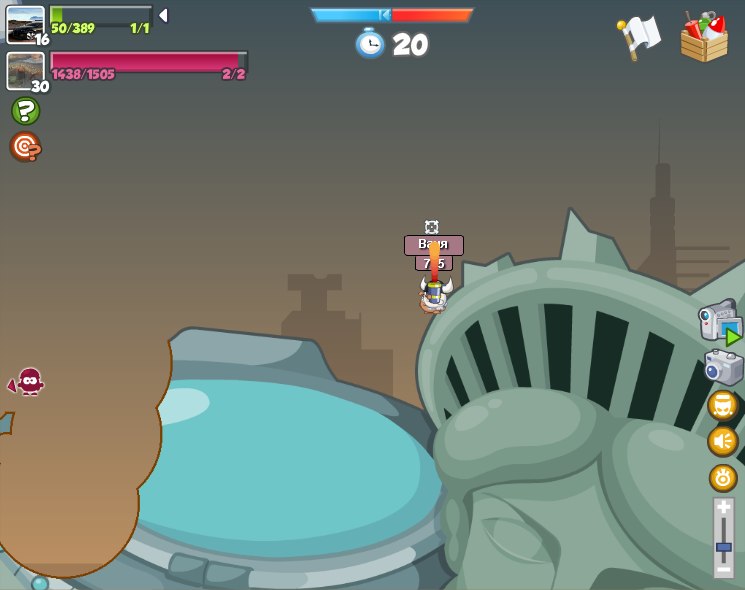
Task: Take a screenshot with the photo camera
Action: tap(723, 367)
